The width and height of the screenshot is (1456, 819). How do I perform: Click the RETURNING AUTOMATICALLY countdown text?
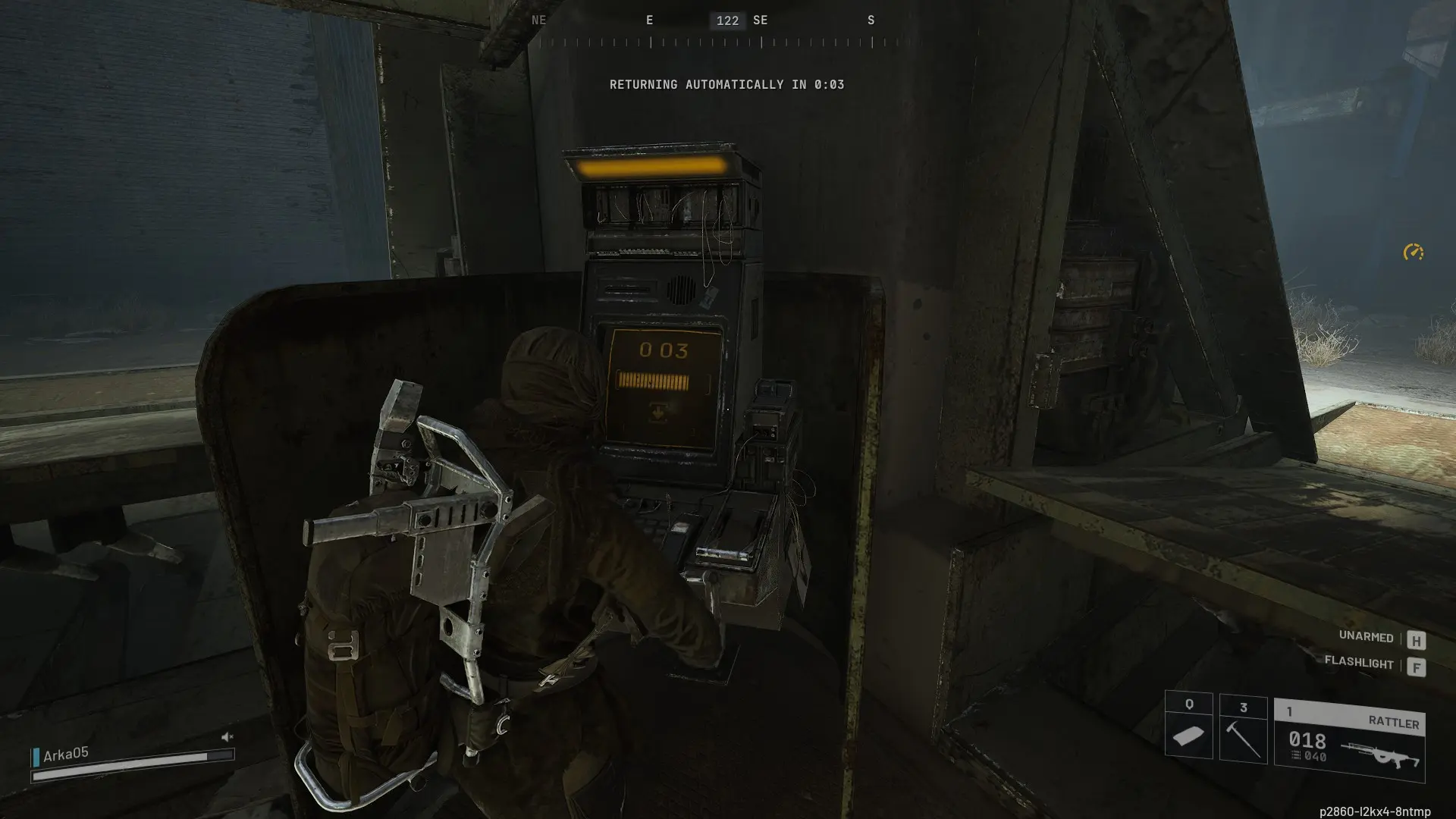tap(727, 85)
